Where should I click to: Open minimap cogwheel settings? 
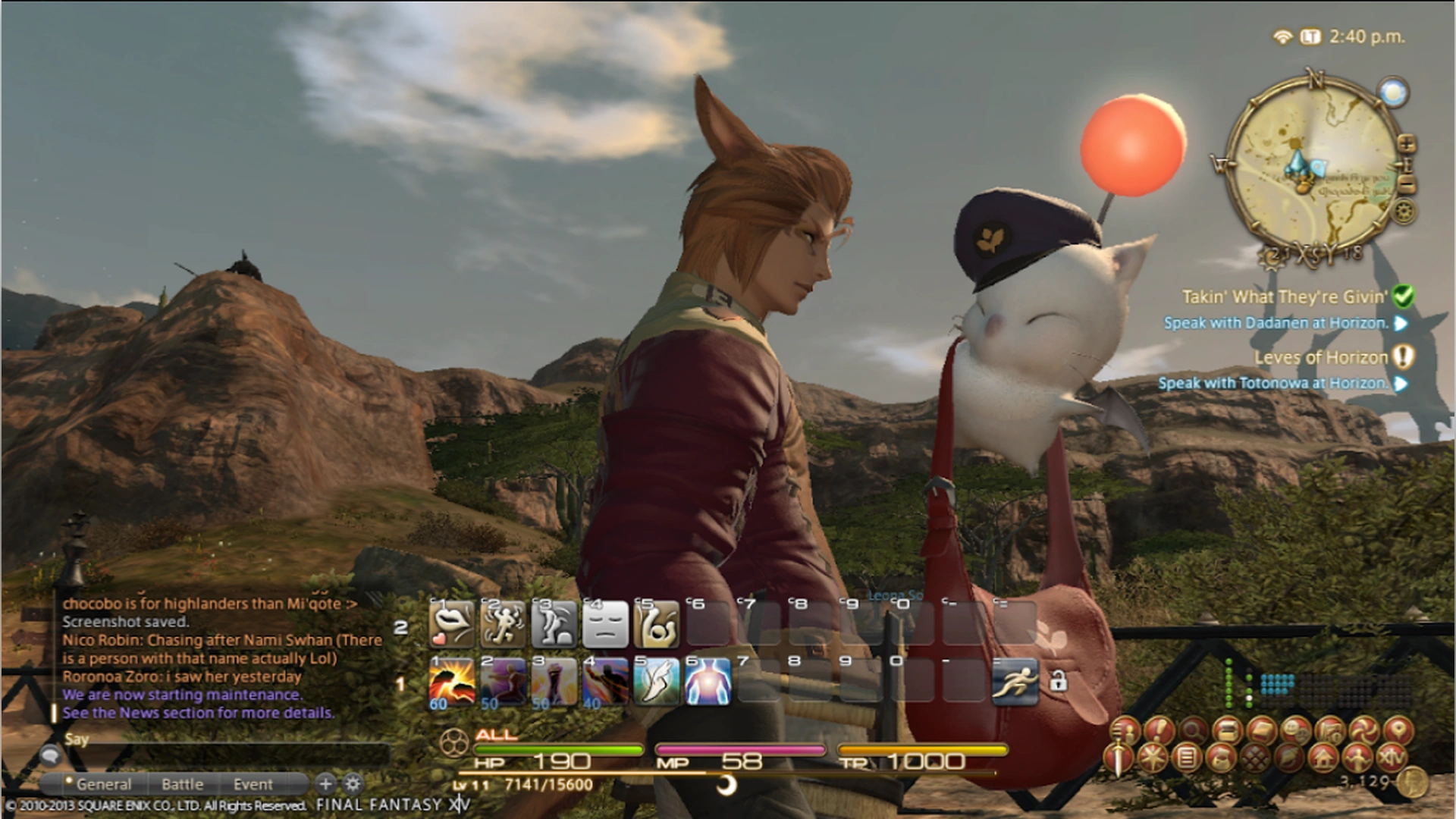coord(1405,212)
